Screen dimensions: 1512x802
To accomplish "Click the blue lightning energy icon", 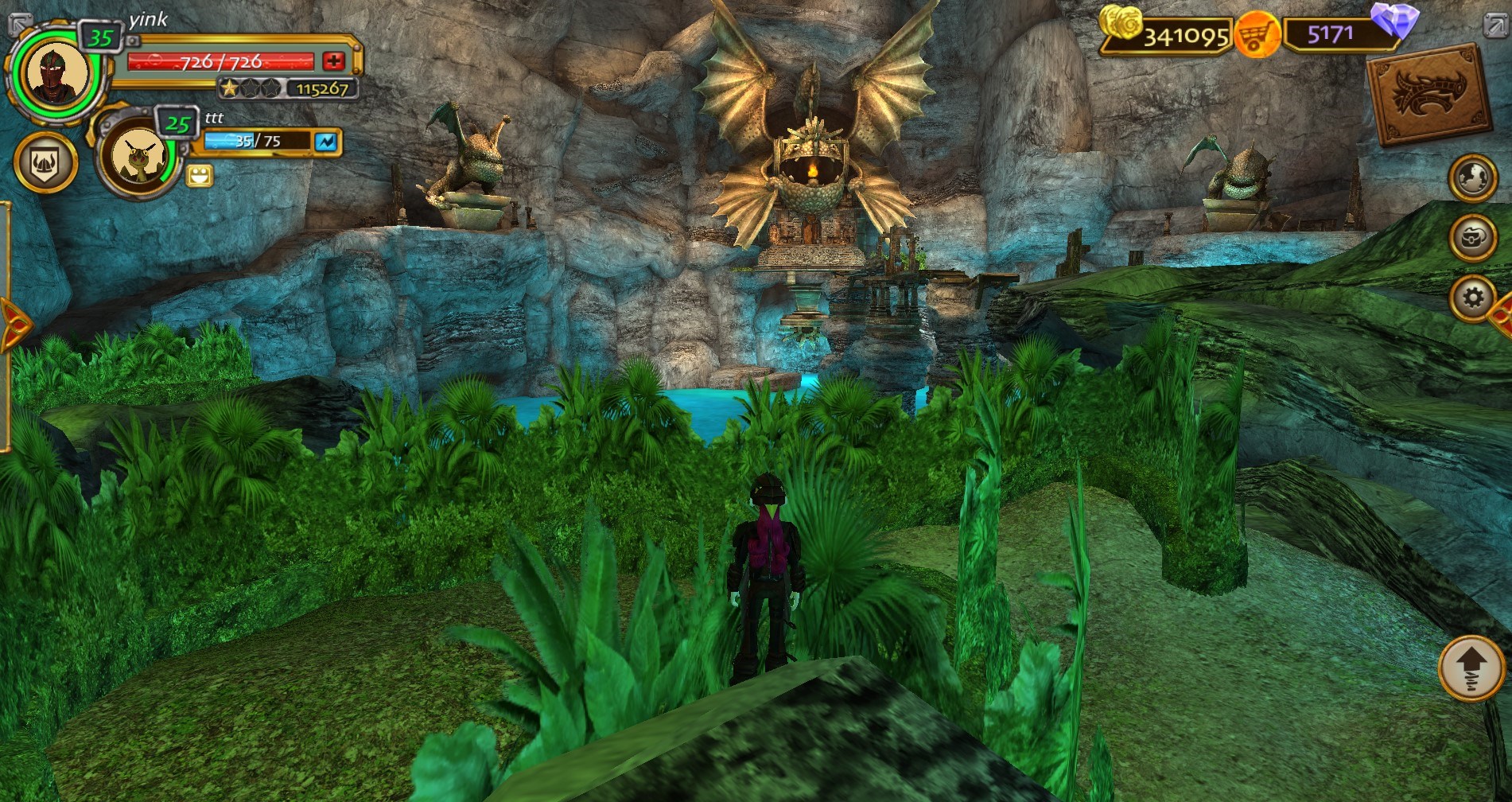I will [327, 141].
